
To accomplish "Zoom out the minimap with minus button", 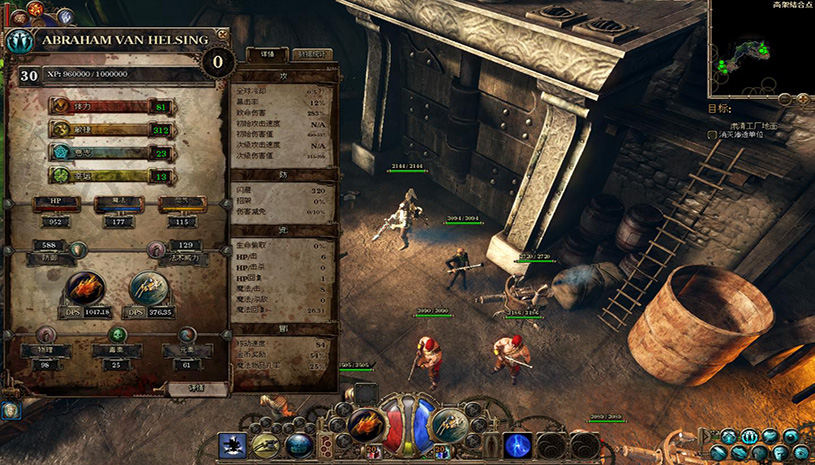I will [785, 98].
